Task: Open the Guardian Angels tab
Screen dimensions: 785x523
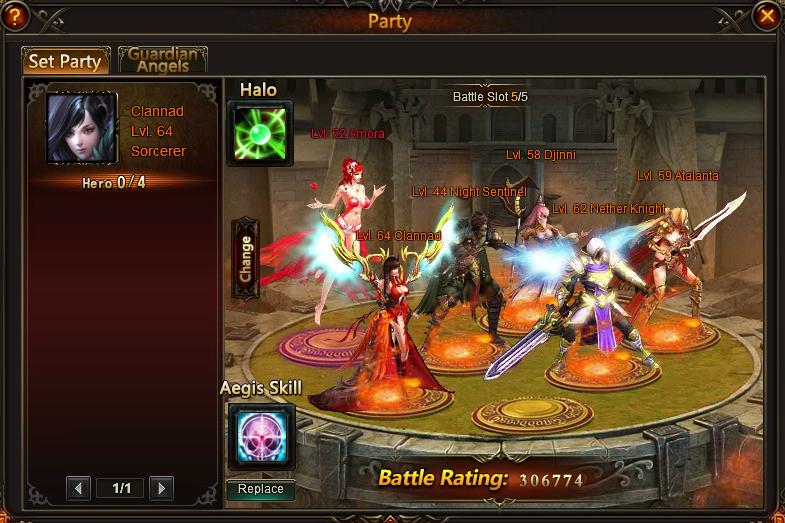Action: point(163,59)
